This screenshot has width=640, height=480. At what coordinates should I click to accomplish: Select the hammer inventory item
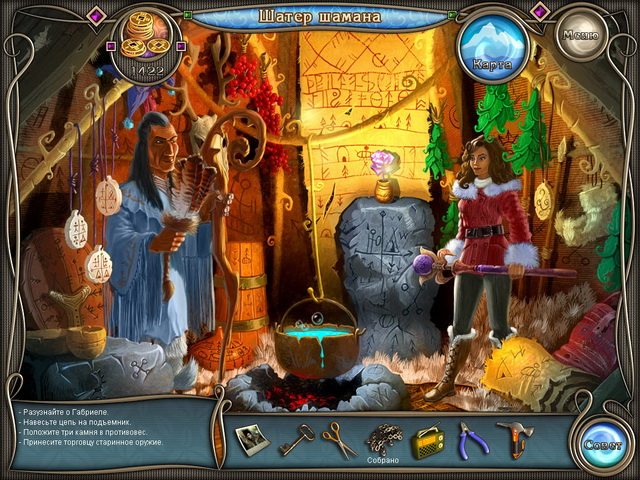[515, 439]
